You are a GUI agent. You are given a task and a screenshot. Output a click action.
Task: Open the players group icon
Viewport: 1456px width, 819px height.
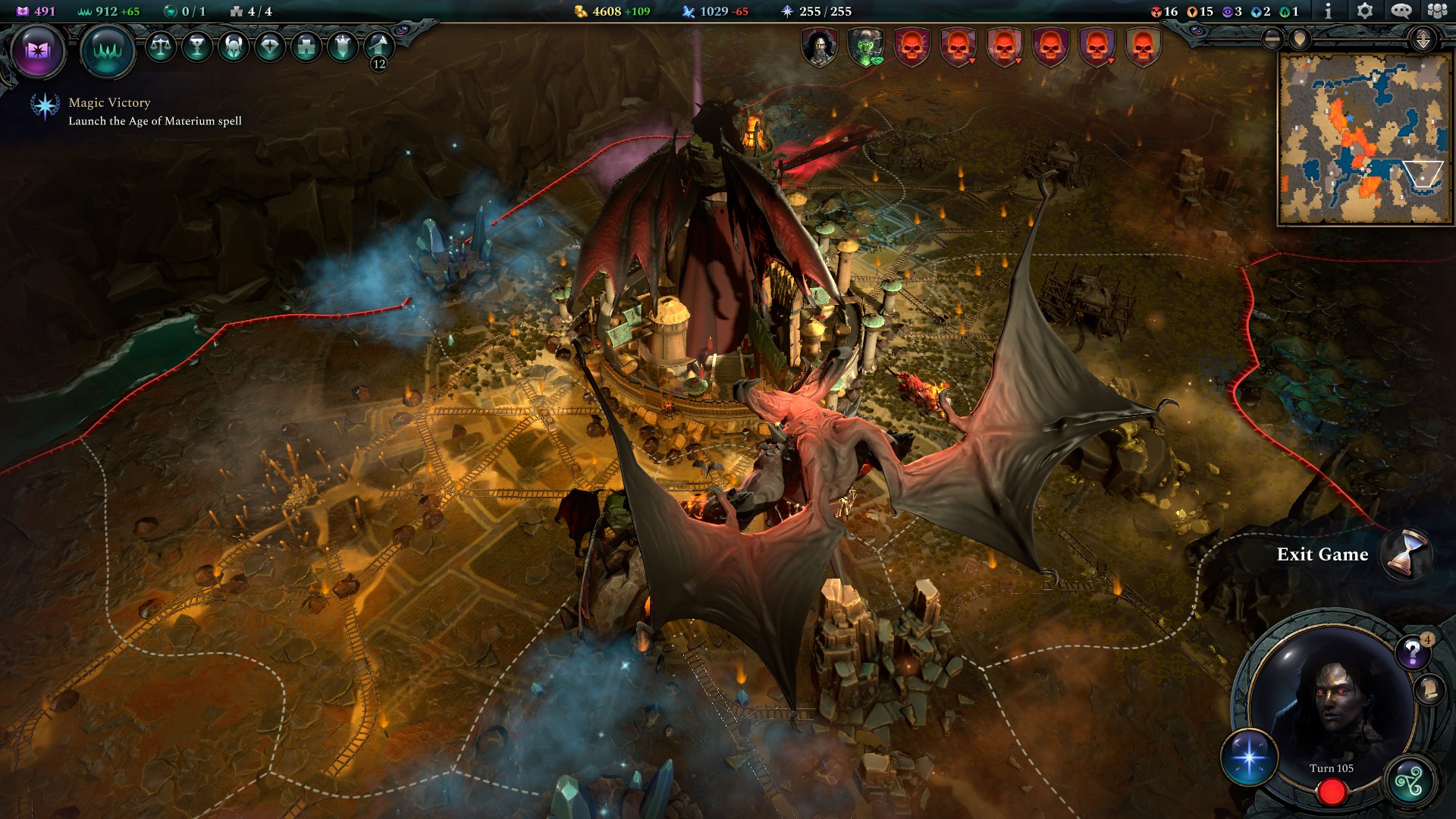[x=1437, y=11]
